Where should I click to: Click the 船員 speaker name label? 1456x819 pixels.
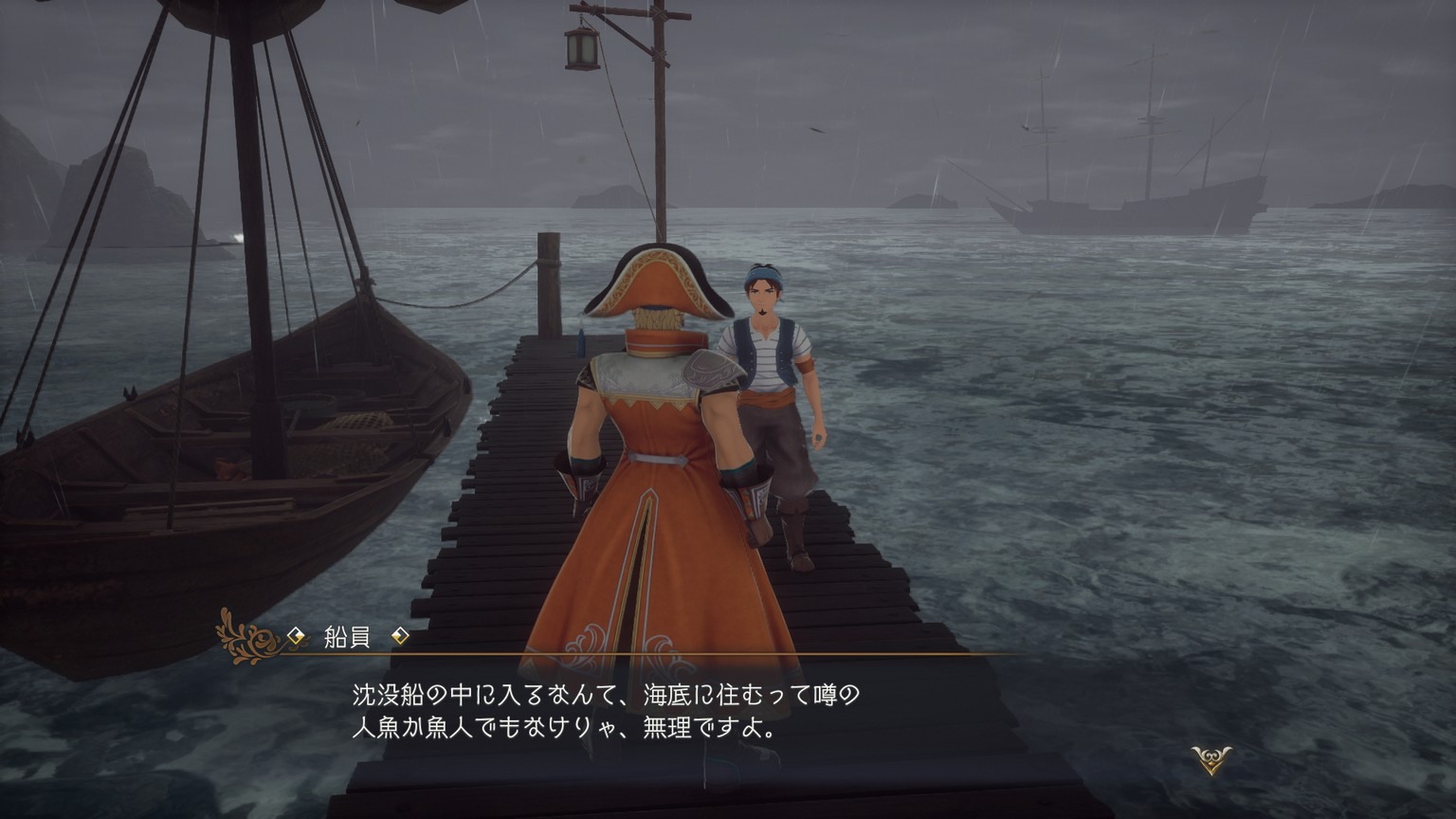coord(349,637)
